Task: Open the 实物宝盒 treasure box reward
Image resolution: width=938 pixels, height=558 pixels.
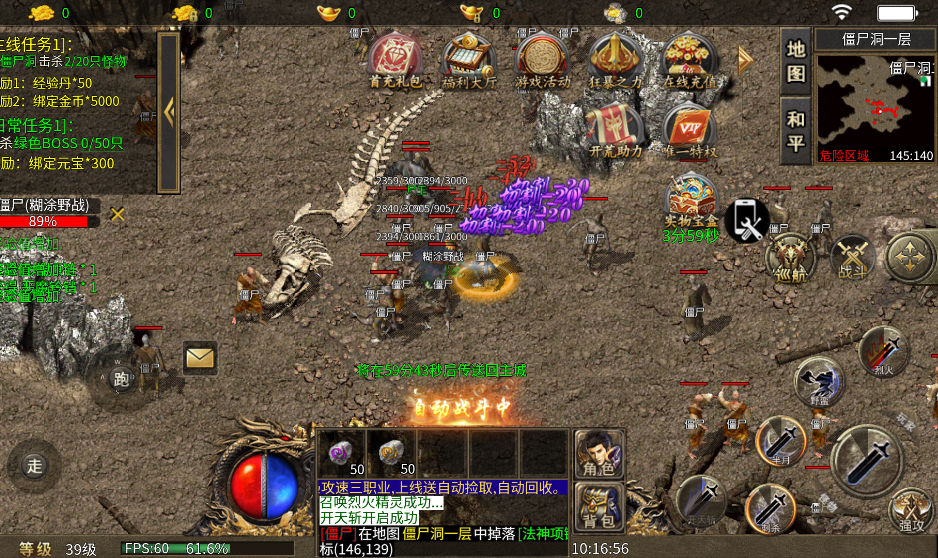Action: tap(691, 203)
